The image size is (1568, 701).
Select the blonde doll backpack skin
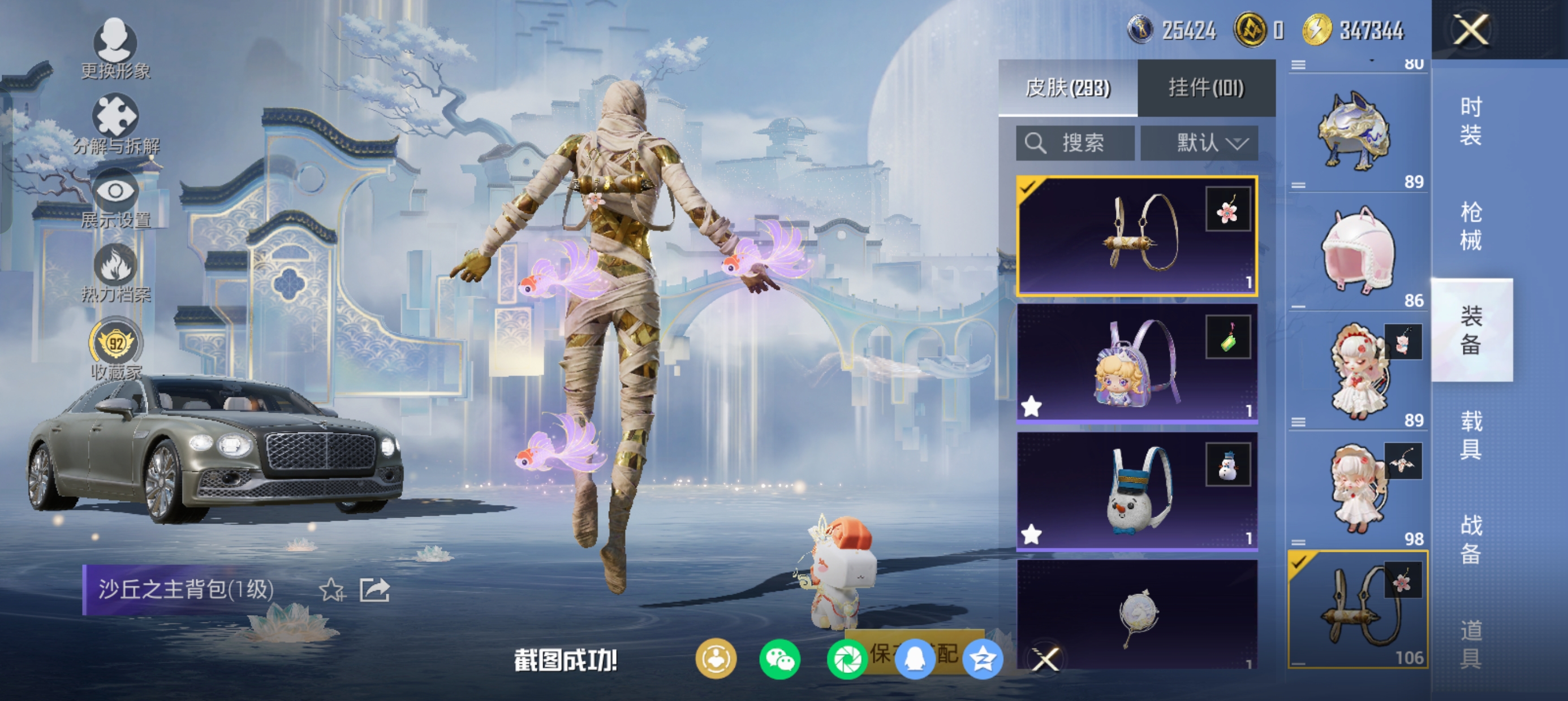(x=1136, y=364)
